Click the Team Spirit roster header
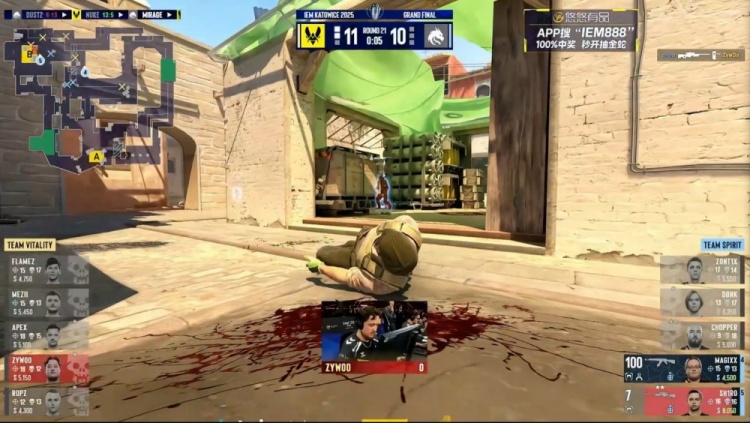Image resolution: width=750 pixels, height=423 pixels. 722,245
